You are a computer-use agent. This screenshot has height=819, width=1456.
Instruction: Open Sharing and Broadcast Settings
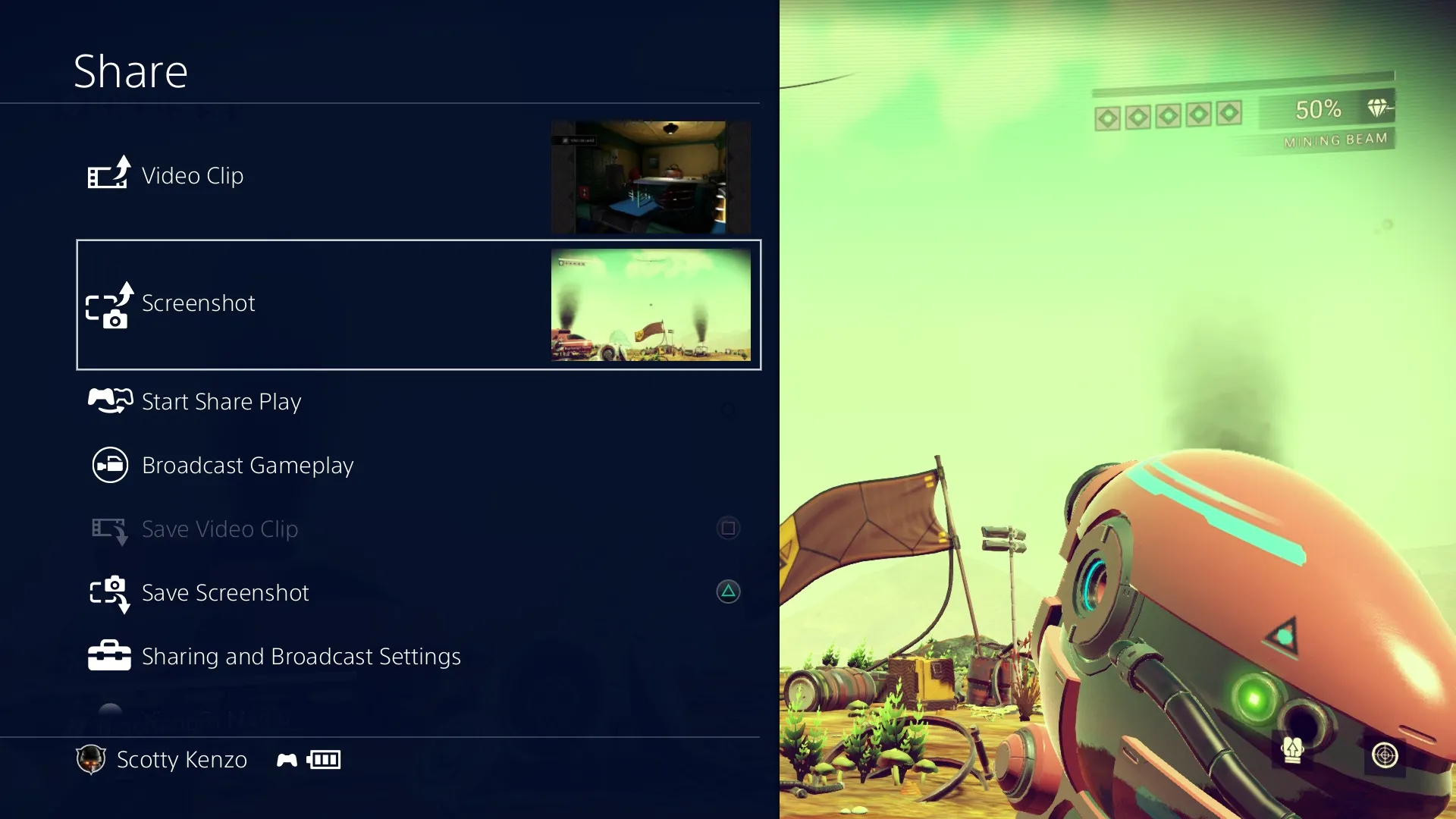[300, 656]
